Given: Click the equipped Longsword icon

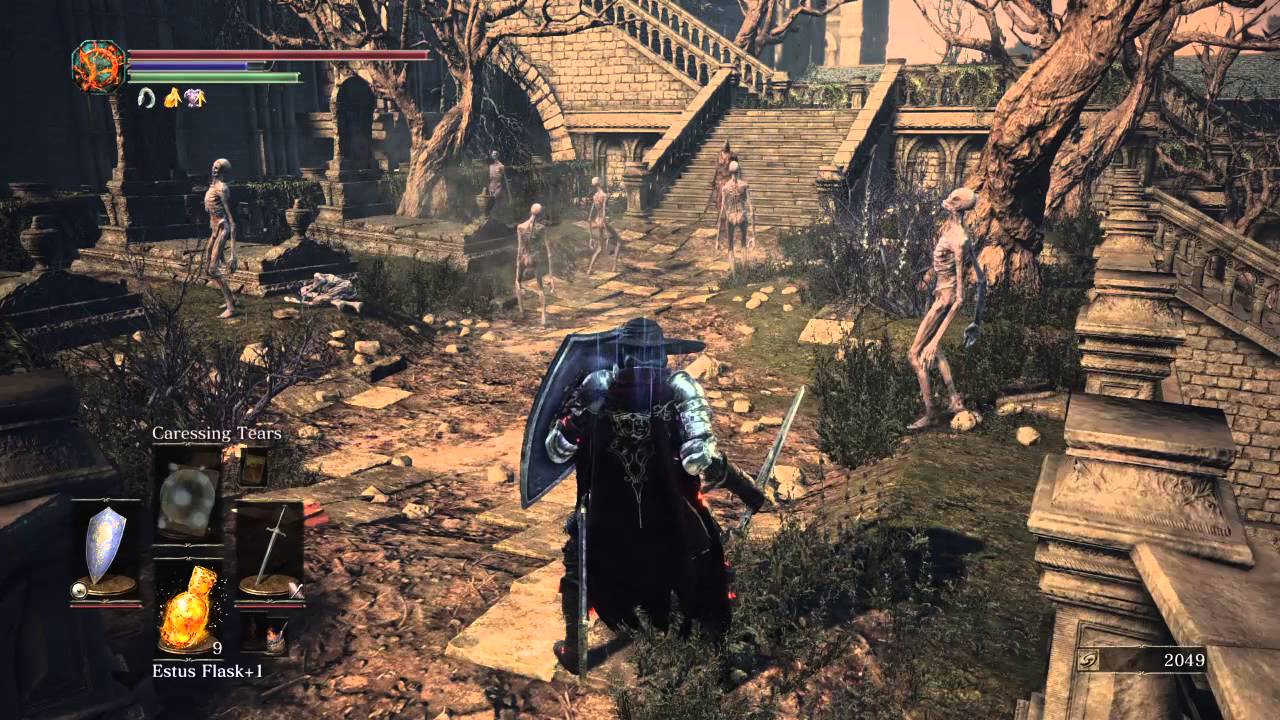Looking at the screenshot, I should point(273,543).
